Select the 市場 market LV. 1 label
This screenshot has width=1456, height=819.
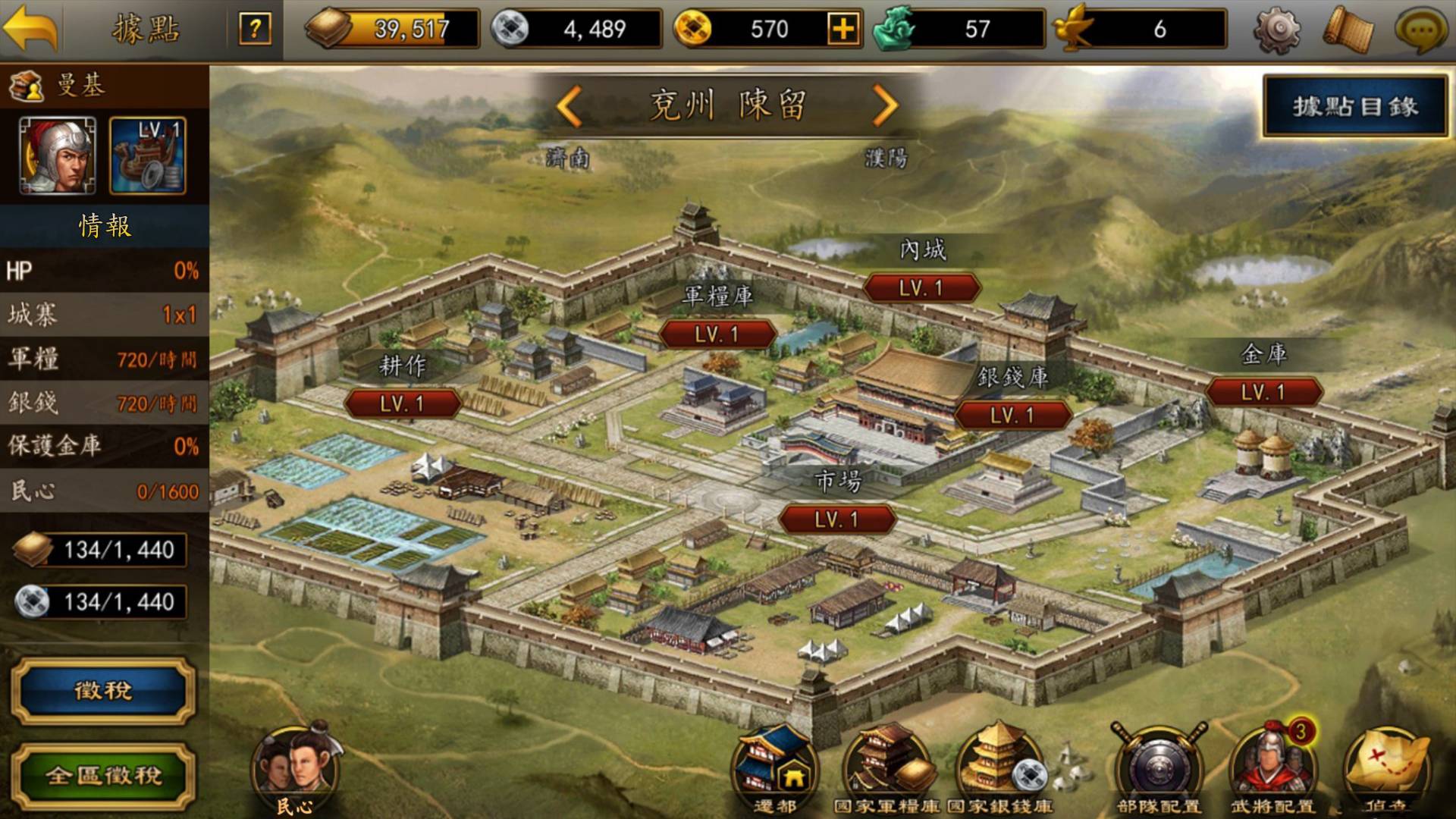coord(837,519)
